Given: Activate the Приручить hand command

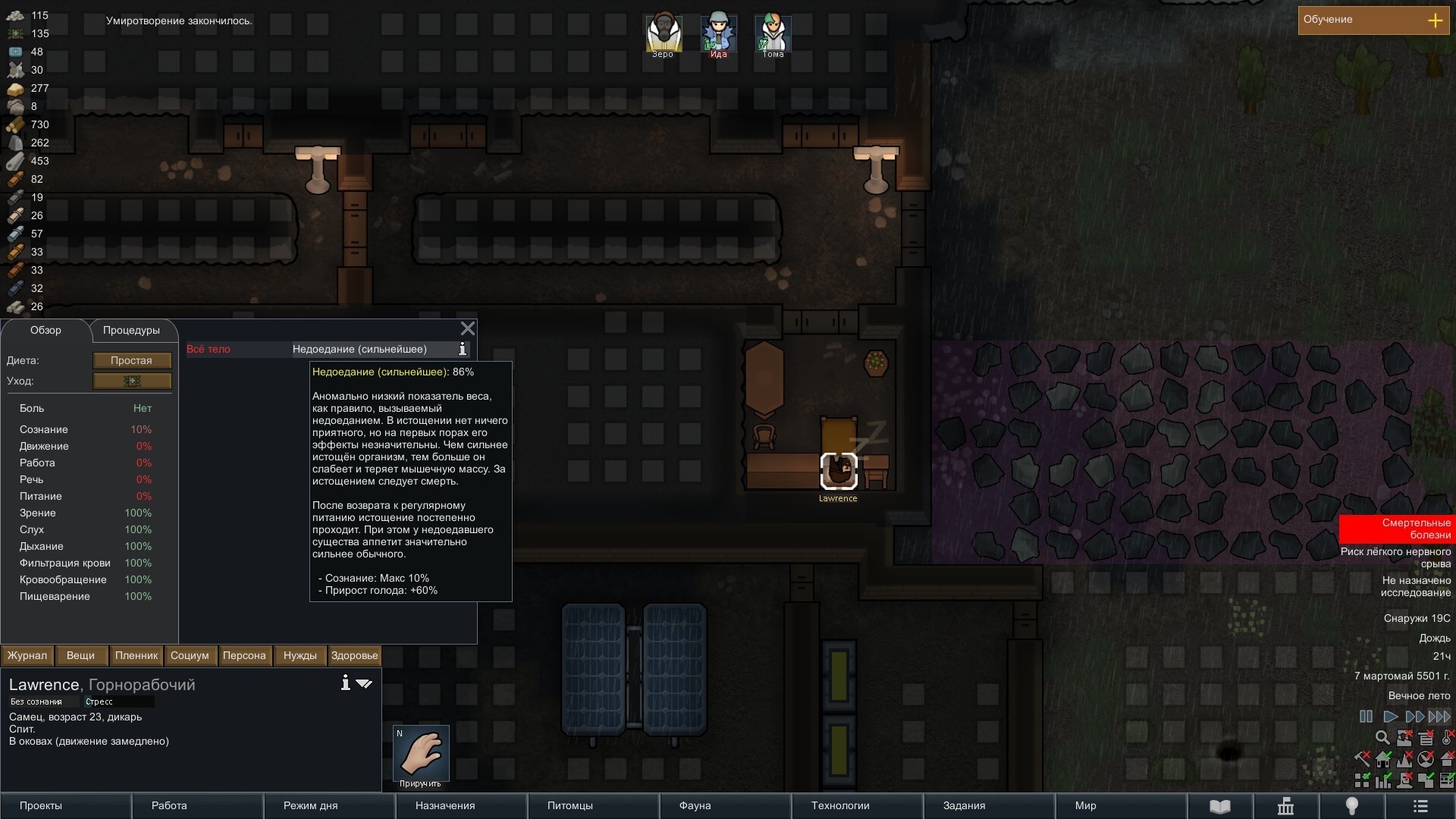Looking at the screenshot, I should pos(421,754).
